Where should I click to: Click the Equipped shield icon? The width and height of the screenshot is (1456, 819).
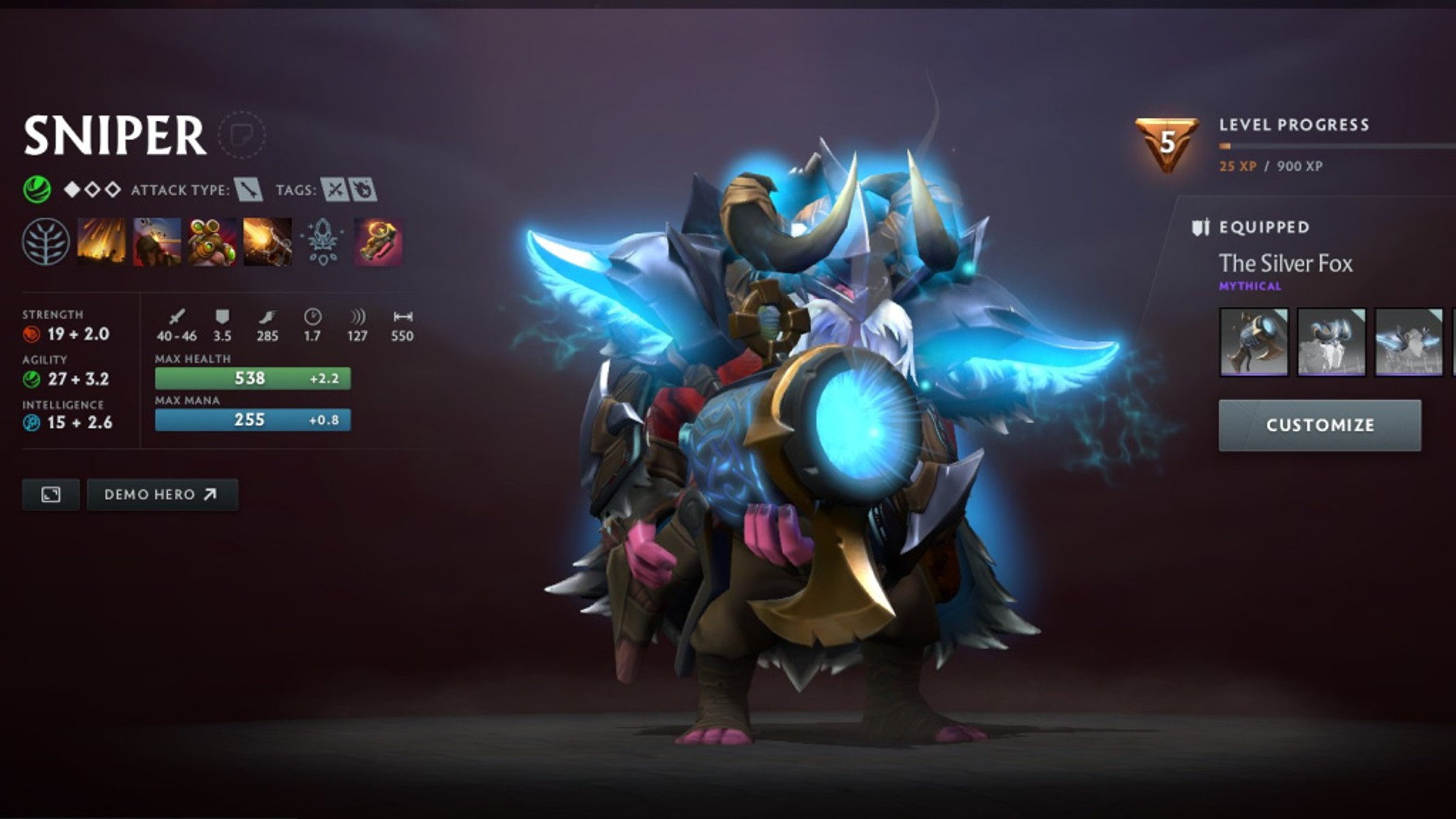tap(1201, 226)
